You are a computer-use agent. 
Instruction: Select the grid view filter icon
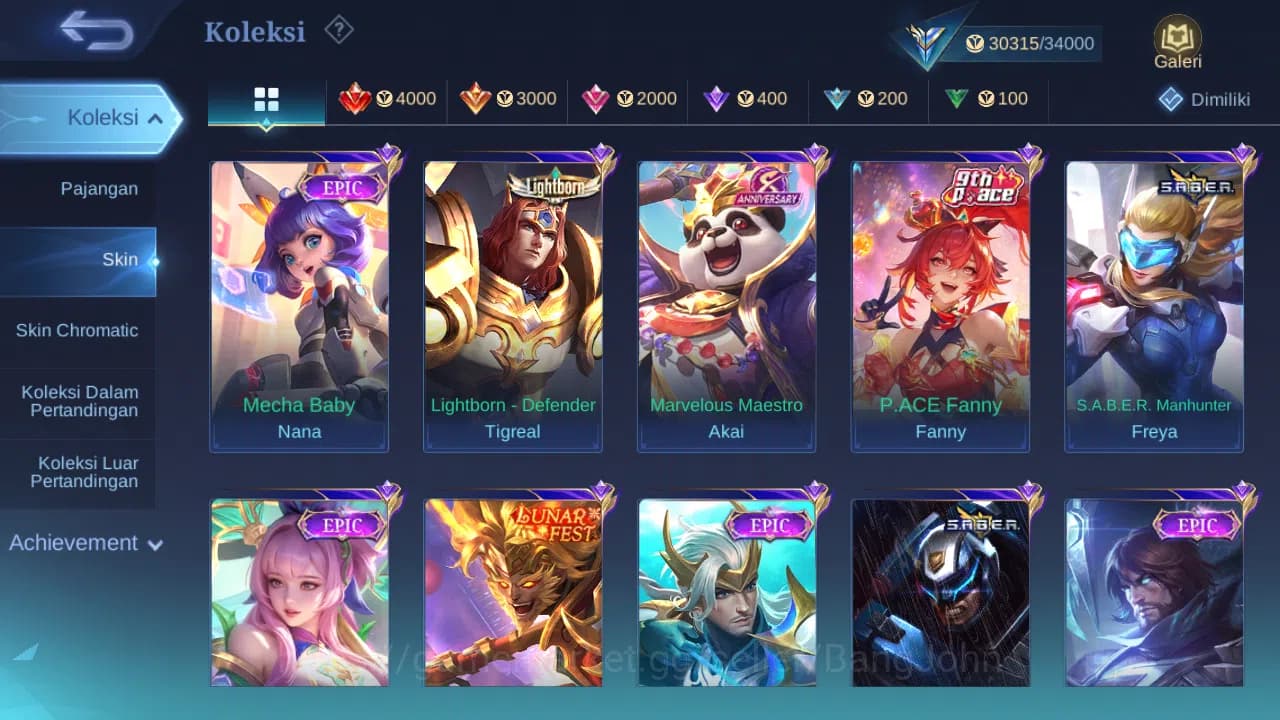[x=265, y=99]
